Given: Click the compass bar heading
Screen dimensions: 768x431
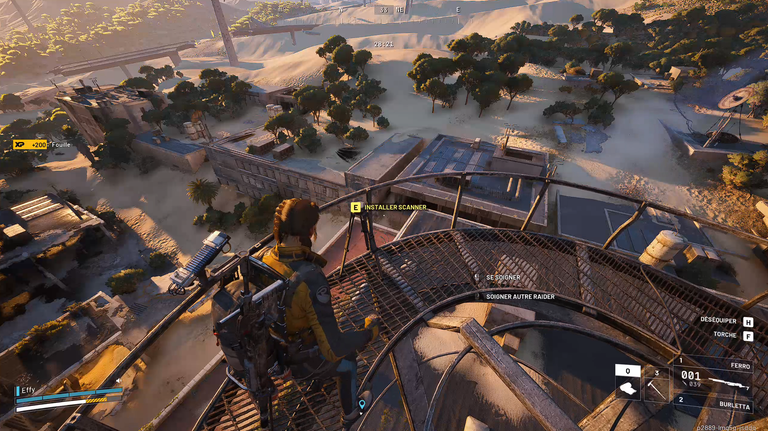Looking at the screenshot, I should (400, 10).
